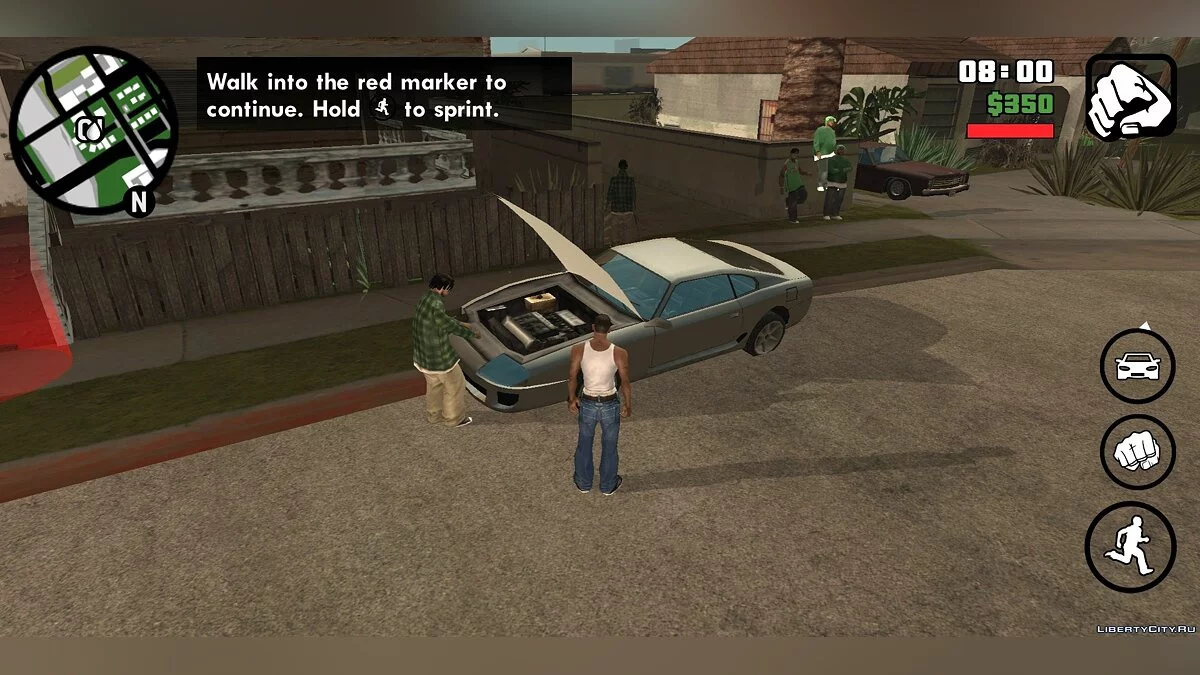Tap the sprint running man button
1200x675 pixels.
[x=1130, y=546]
